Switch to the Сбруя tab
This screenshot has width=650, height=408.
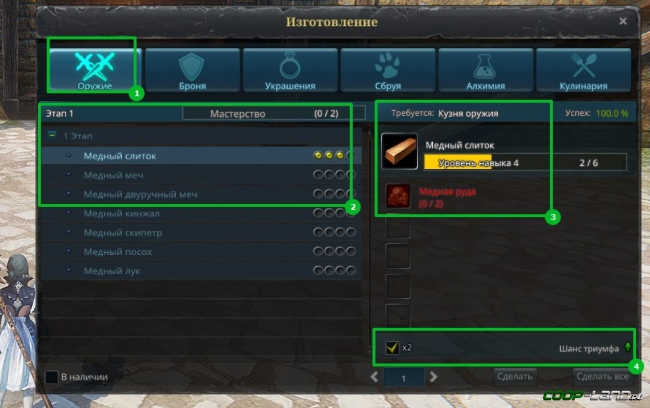pos(387,68)
